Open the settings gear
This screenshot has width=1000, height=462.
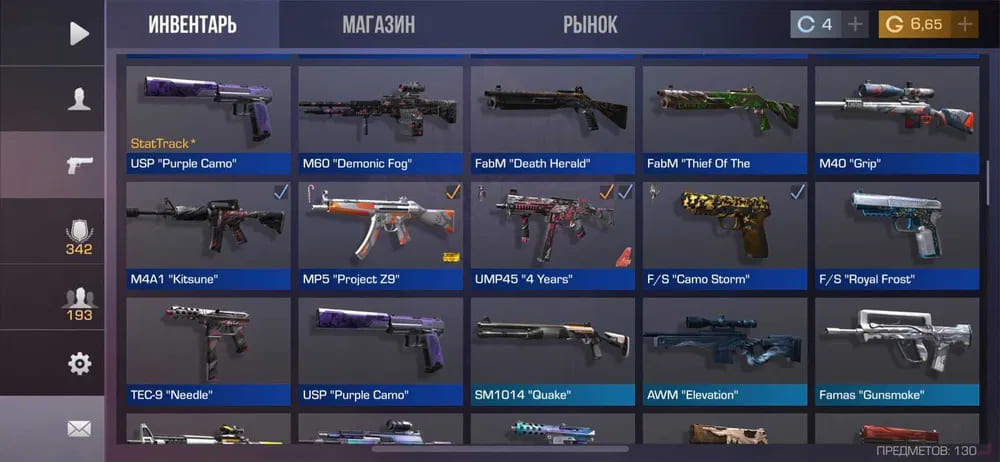(79, 363)
